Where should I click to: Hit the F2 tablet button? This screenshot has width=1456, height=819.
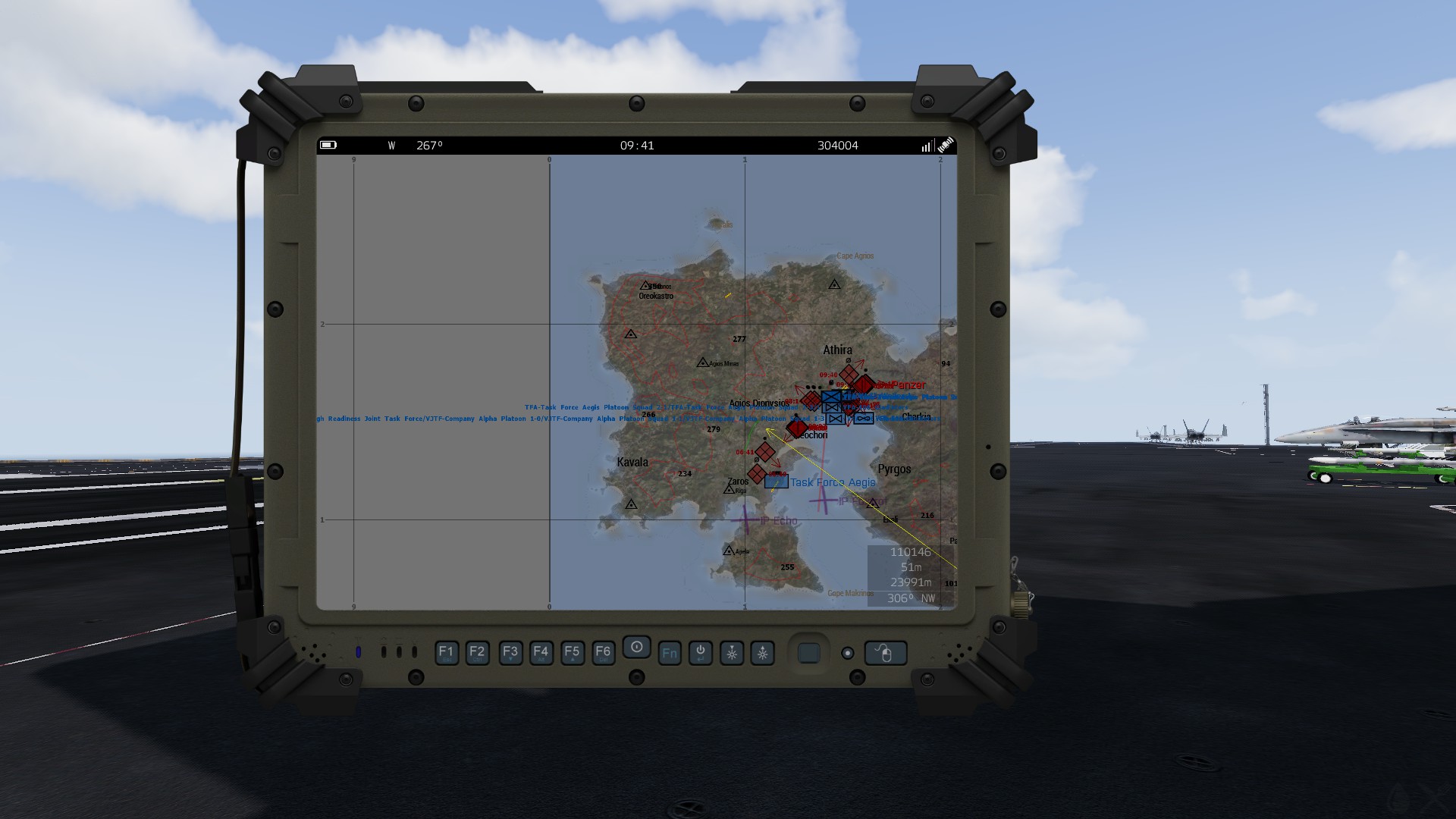pyautogui.click(x=477, y=652)
